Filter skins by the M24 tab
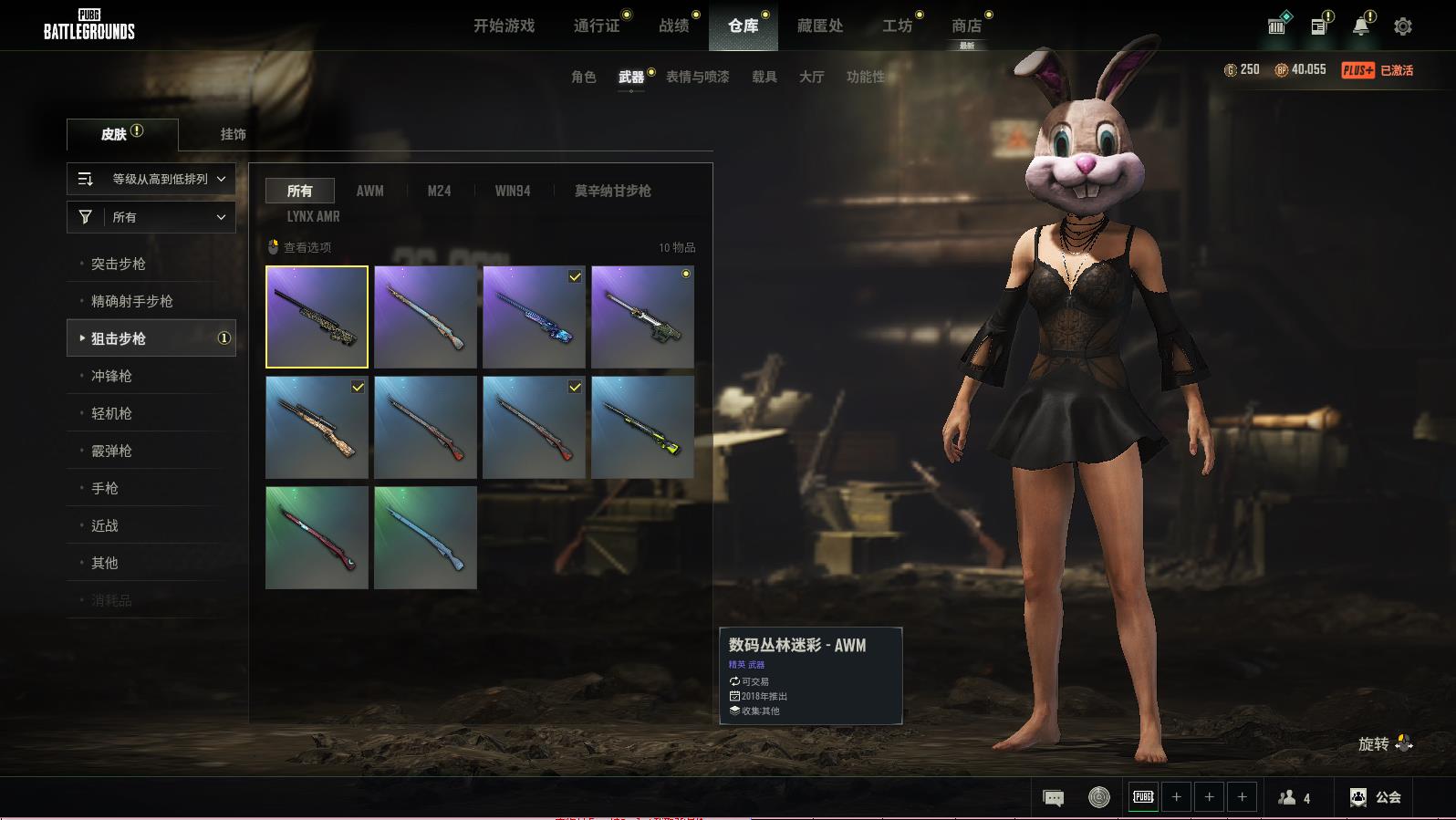 [439, 192]
